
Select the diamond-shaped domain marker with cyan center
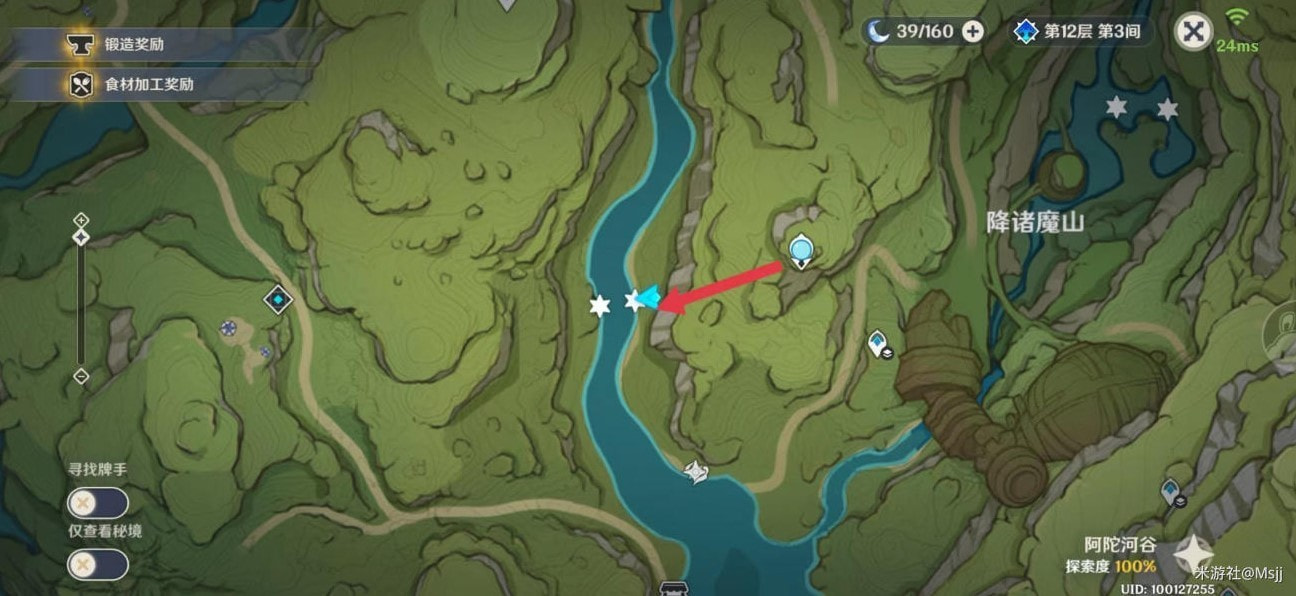[277, 298]
